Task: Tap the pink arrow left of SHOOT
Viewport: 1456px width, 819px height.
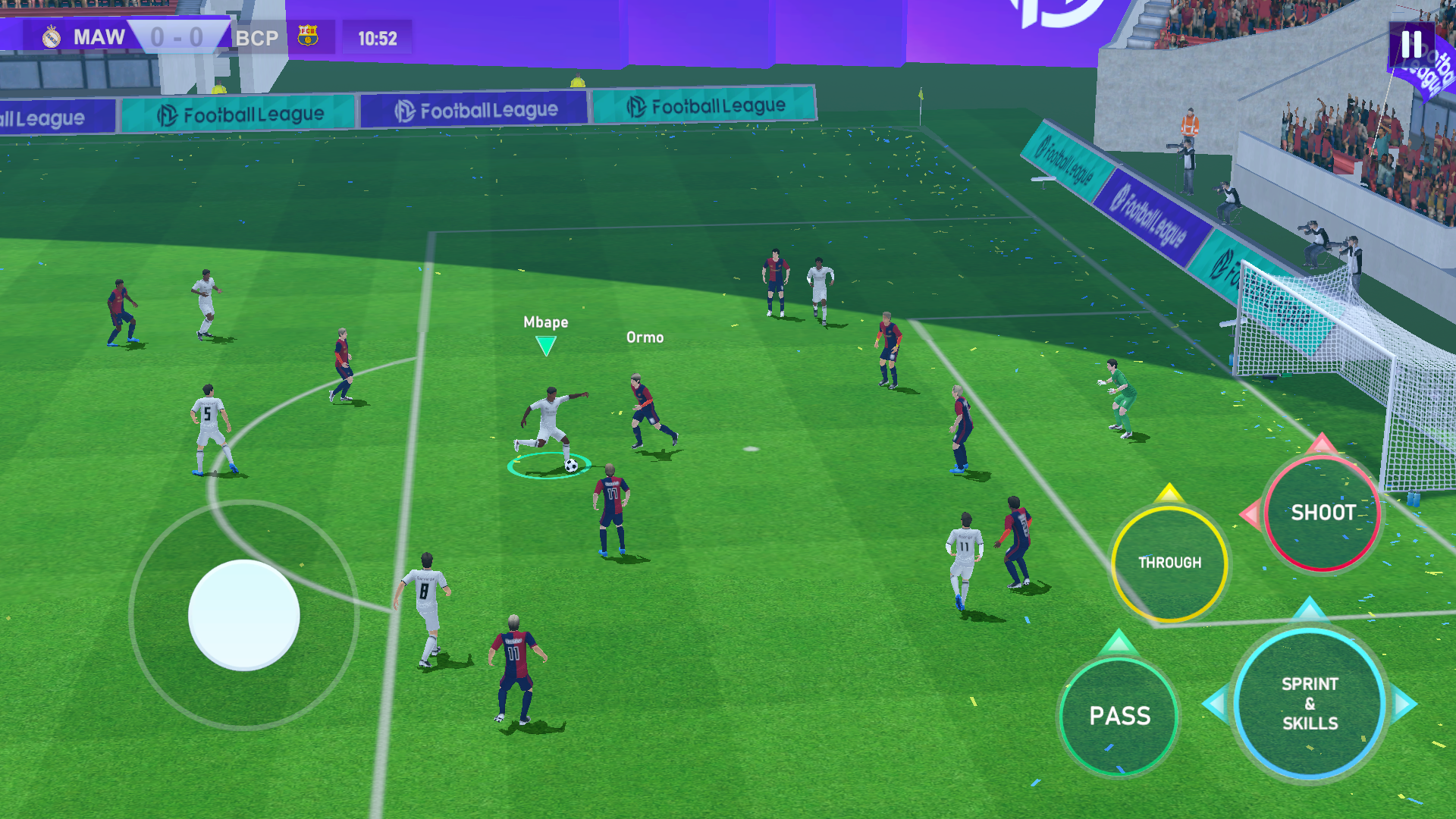Action: coord(1253,513)
